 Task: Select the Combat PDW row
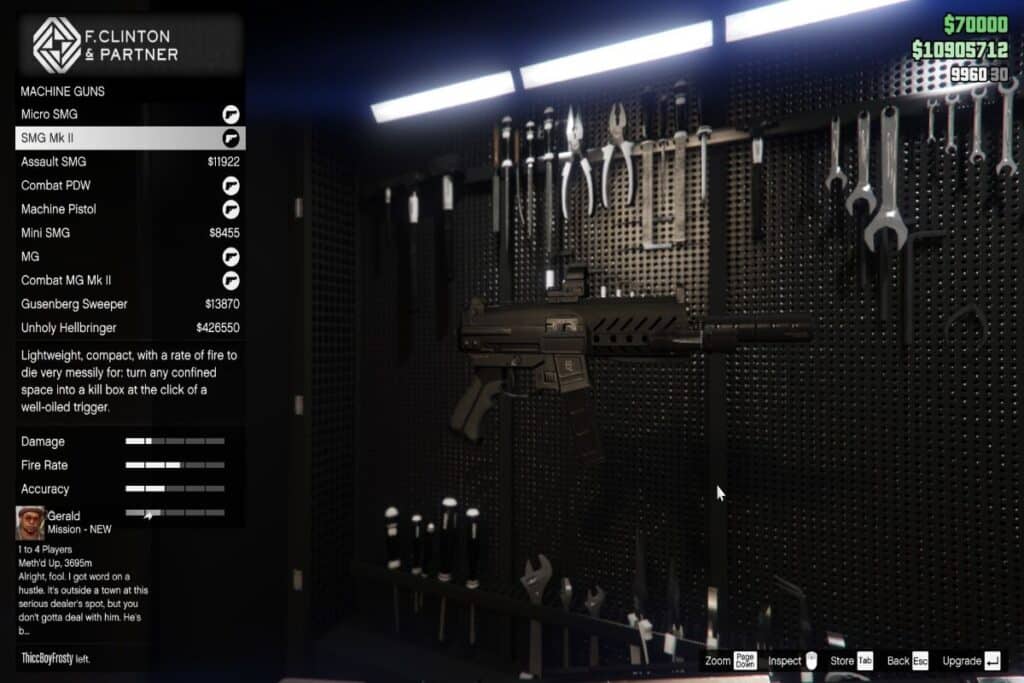130,185
